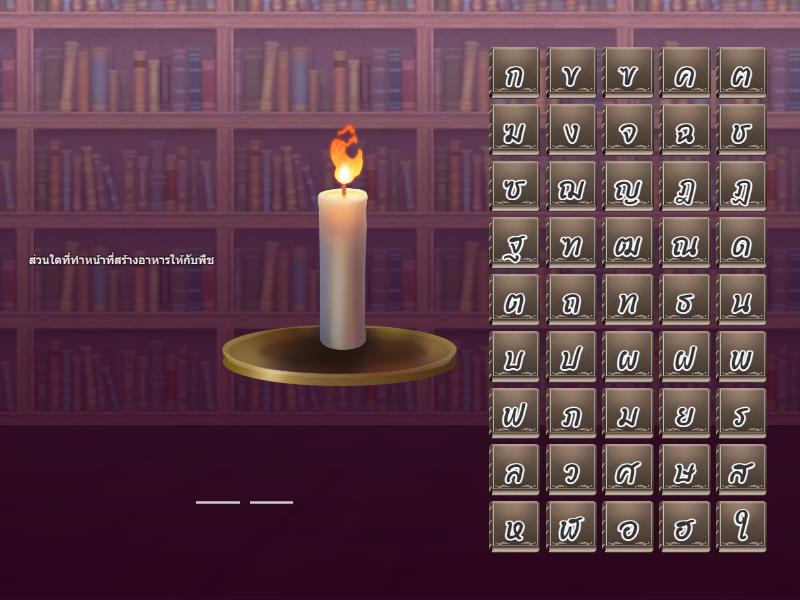This screenshot has height=600, width=800.
Task: Pick the ล letter tile
Action: [x=514, y=469]
